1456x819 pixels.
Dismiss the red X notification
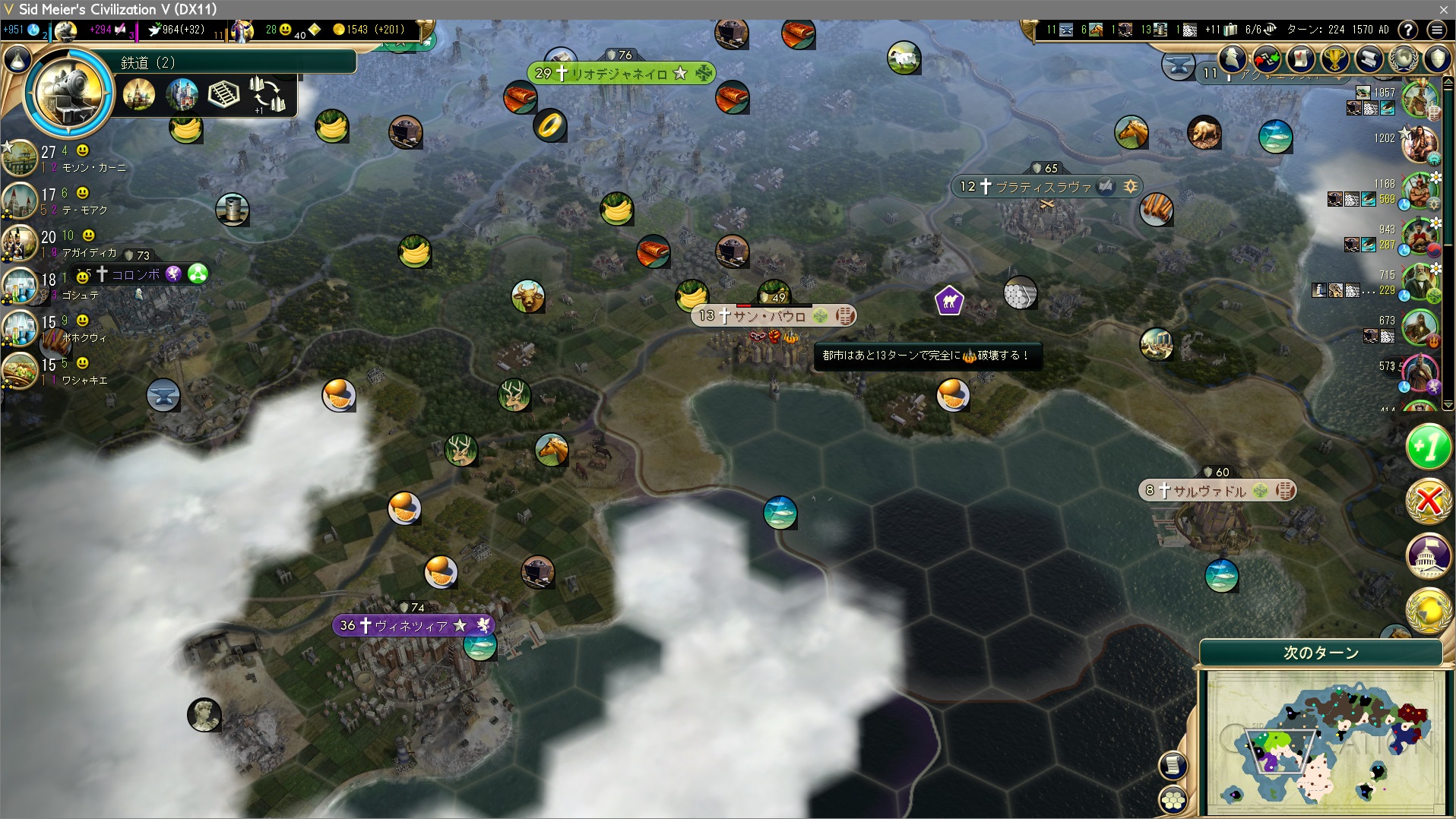pos(1429,501)
